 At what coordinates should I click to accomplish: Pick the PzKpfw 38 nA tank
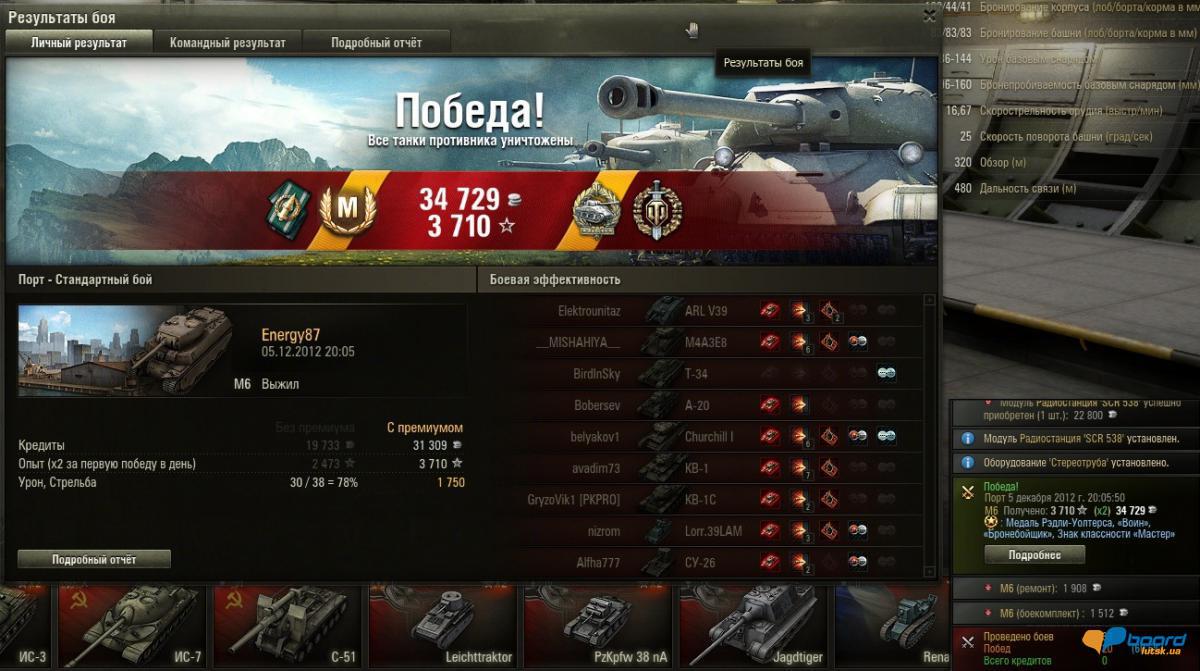(x=596, y=625)
